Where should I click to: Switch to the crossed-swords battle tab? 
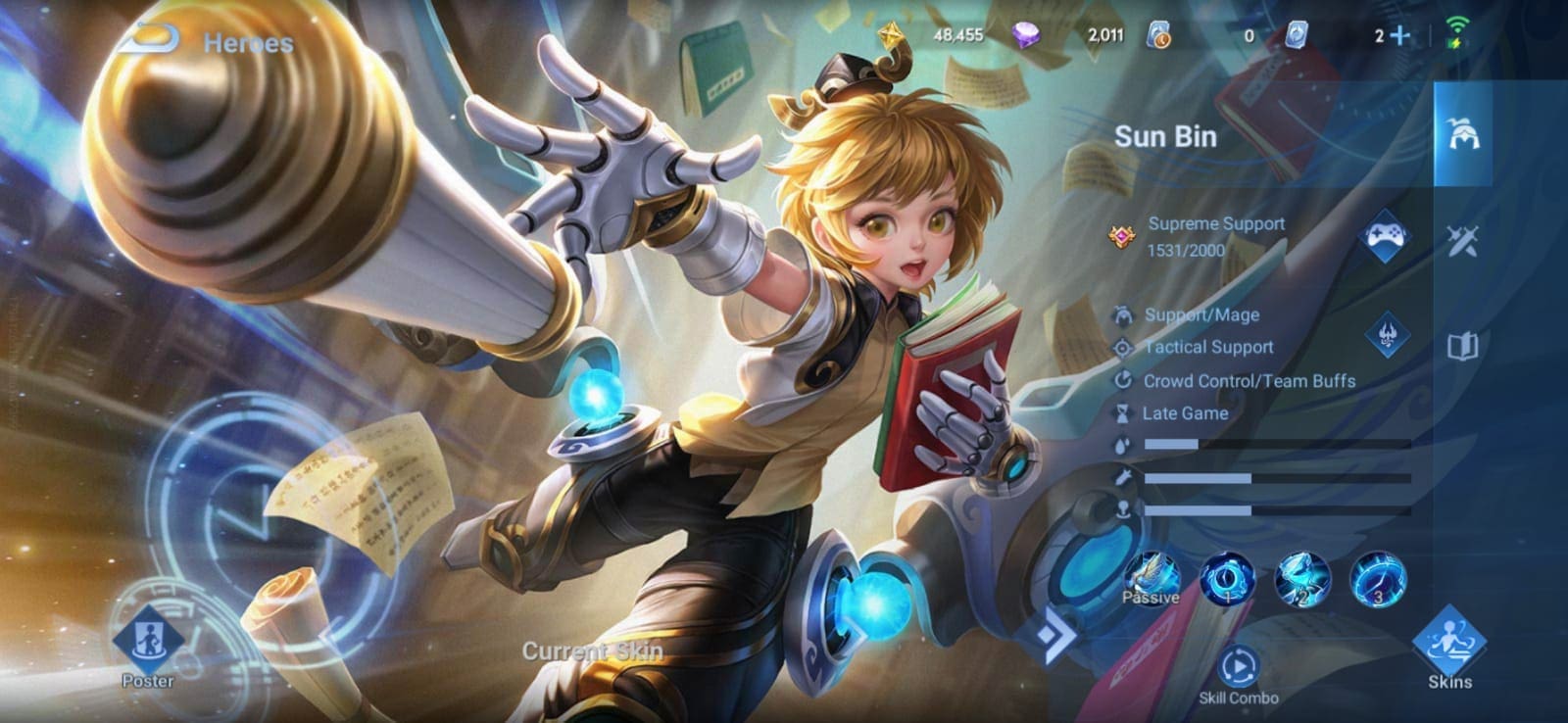tap(1461, 241)
